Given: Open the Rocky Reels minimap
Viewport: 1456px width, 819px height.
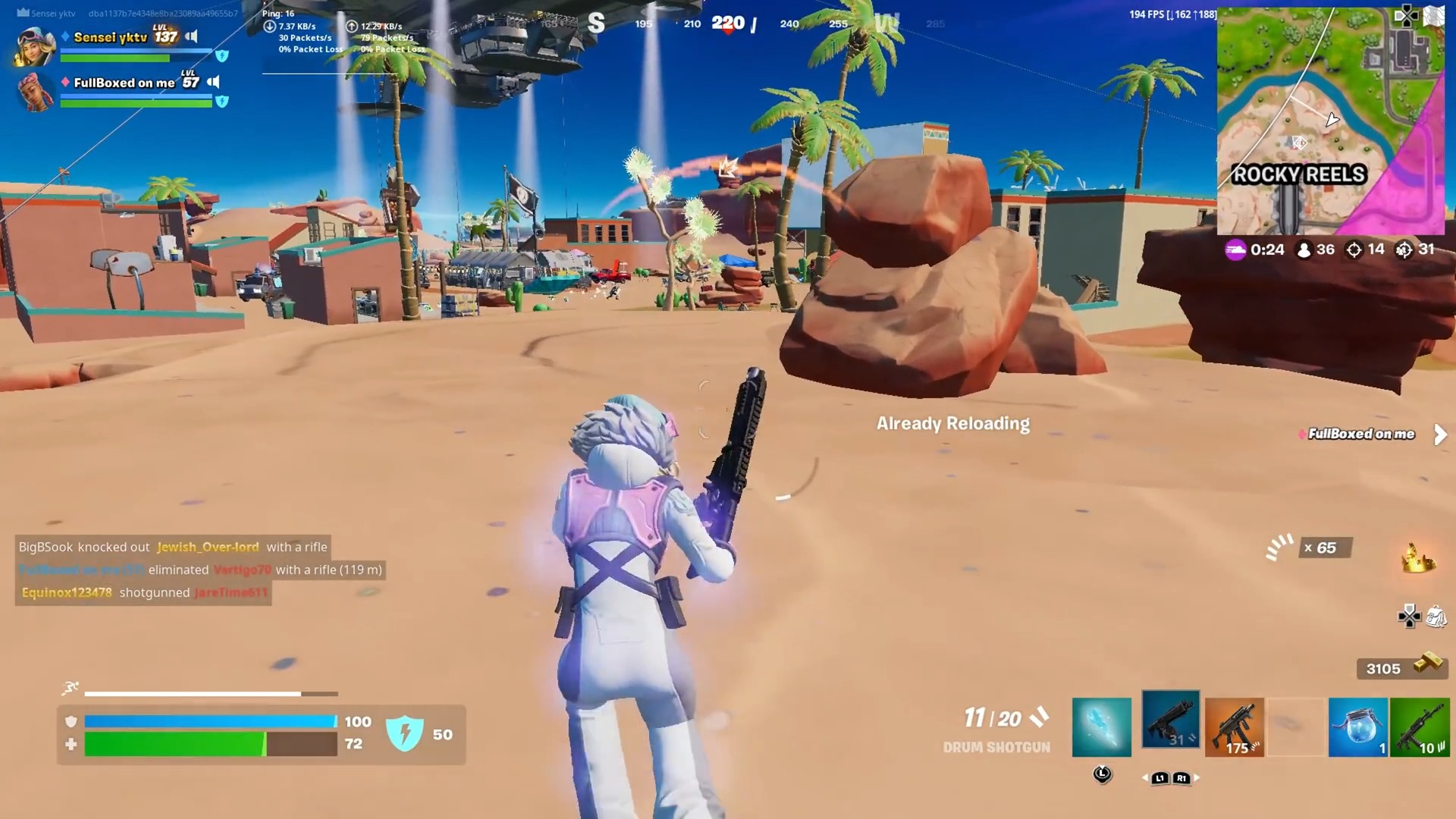Looking at the screenshot, I should coord(1331,121).
